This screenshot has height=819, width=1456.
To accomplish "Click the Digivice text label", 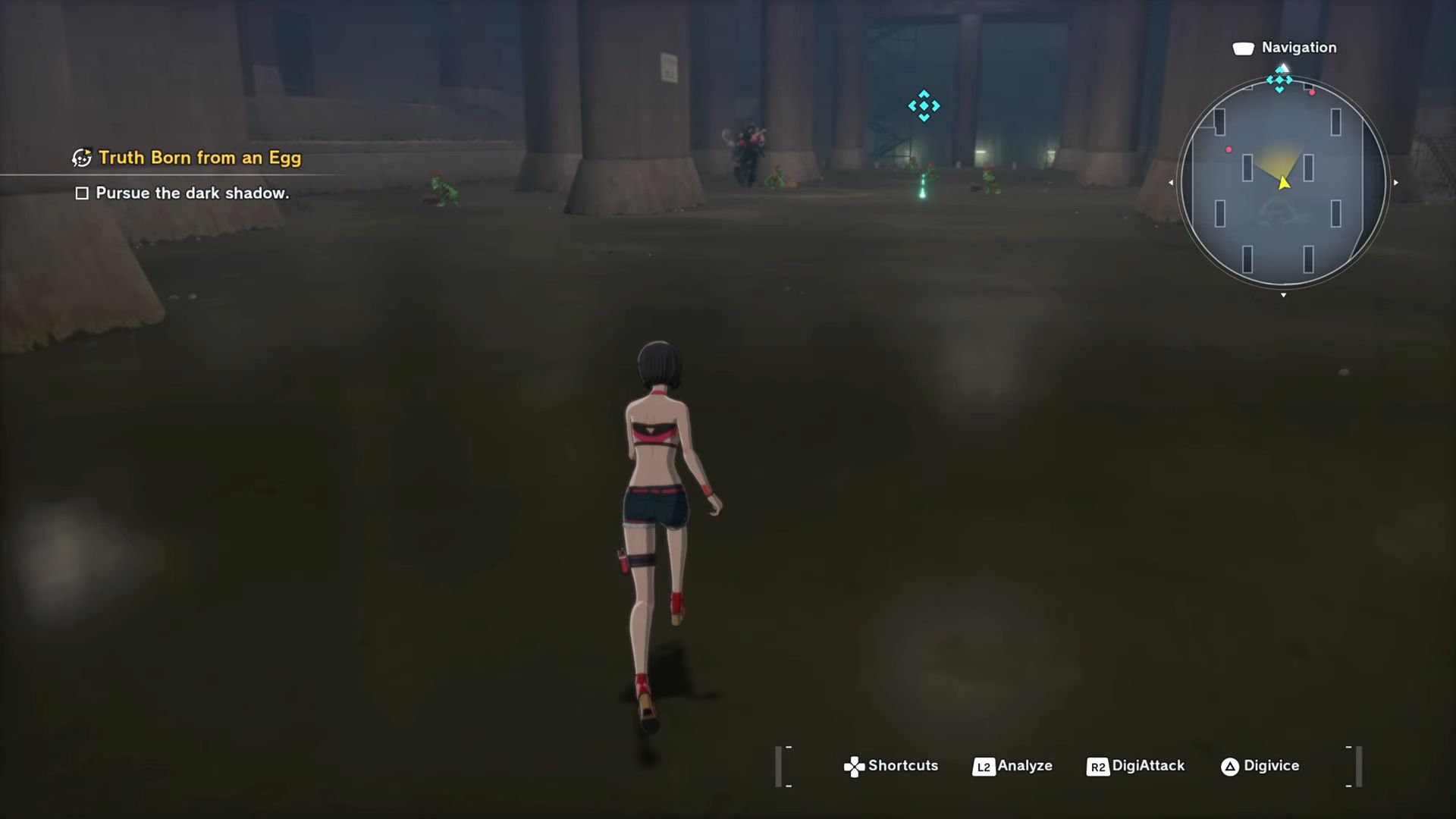I will pyautogui.click(x=1272, y=766).
